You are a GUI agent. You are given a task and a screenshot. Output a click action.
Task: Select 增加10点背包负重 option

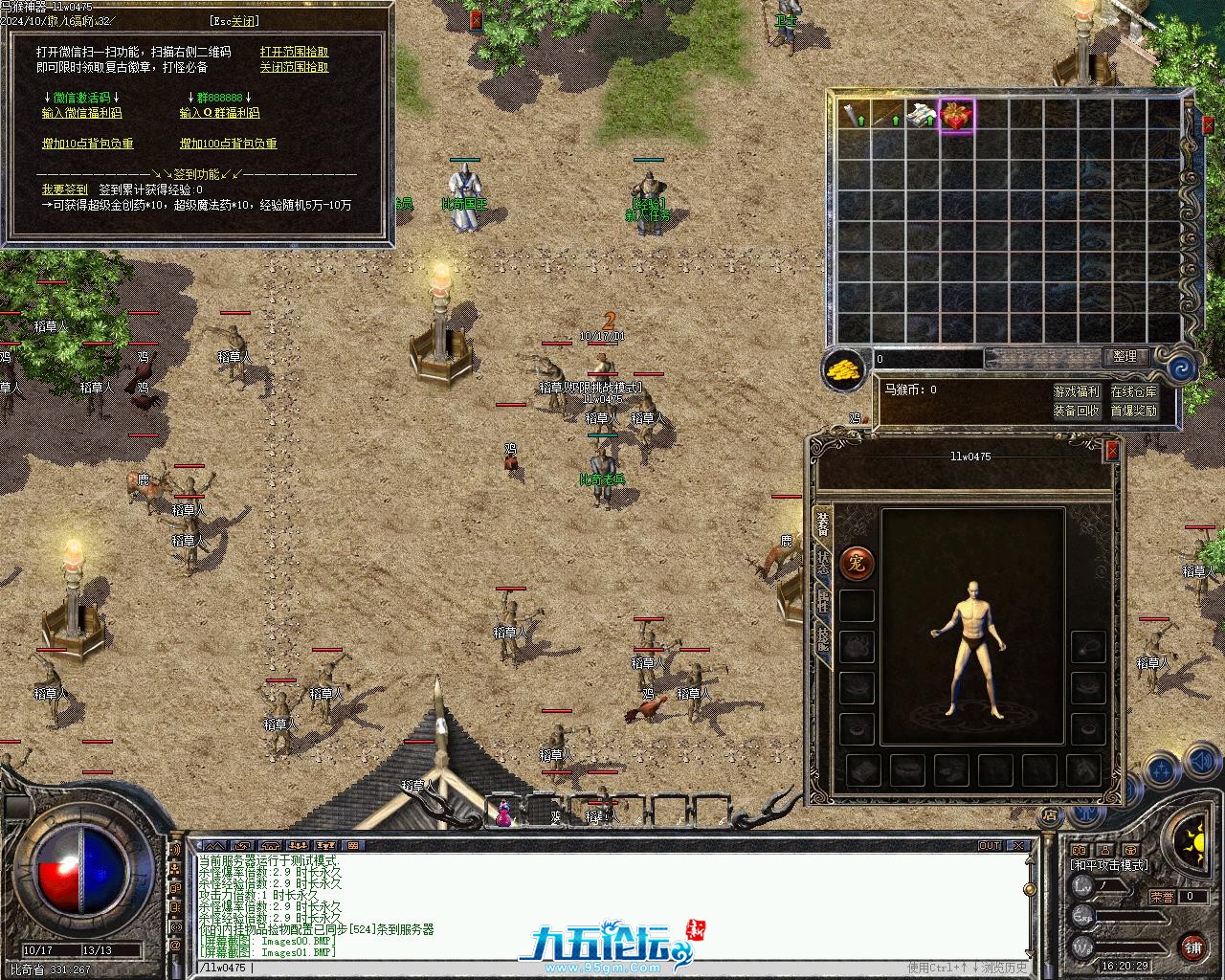87,144
